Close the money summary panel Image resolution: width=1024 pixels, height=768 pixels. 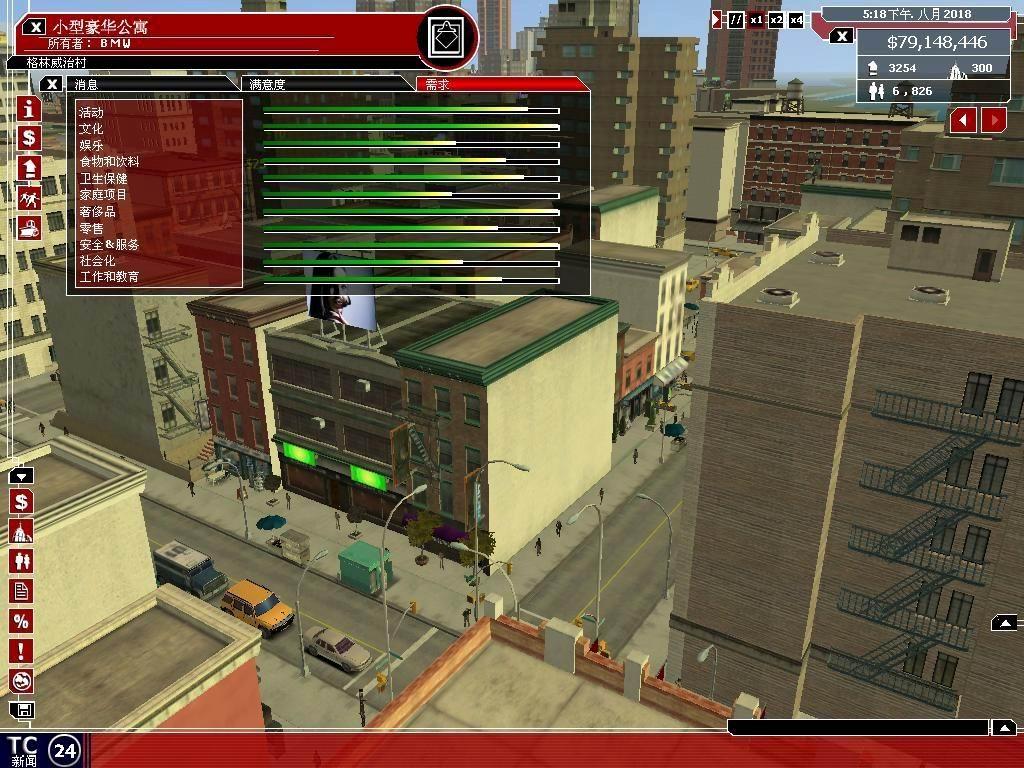tap(842, 37)
